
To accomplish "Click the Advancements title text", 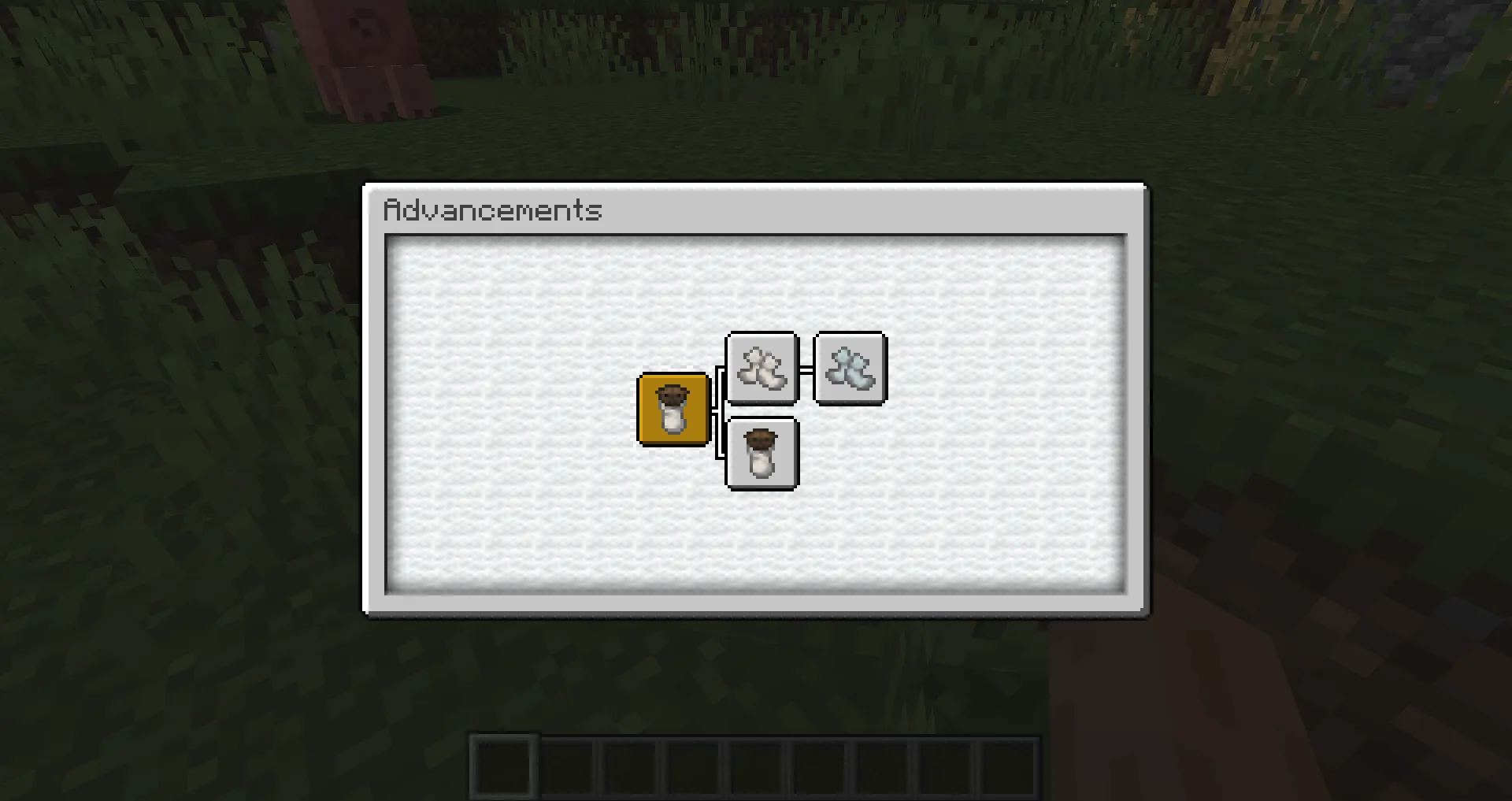I will coord(493,210).
